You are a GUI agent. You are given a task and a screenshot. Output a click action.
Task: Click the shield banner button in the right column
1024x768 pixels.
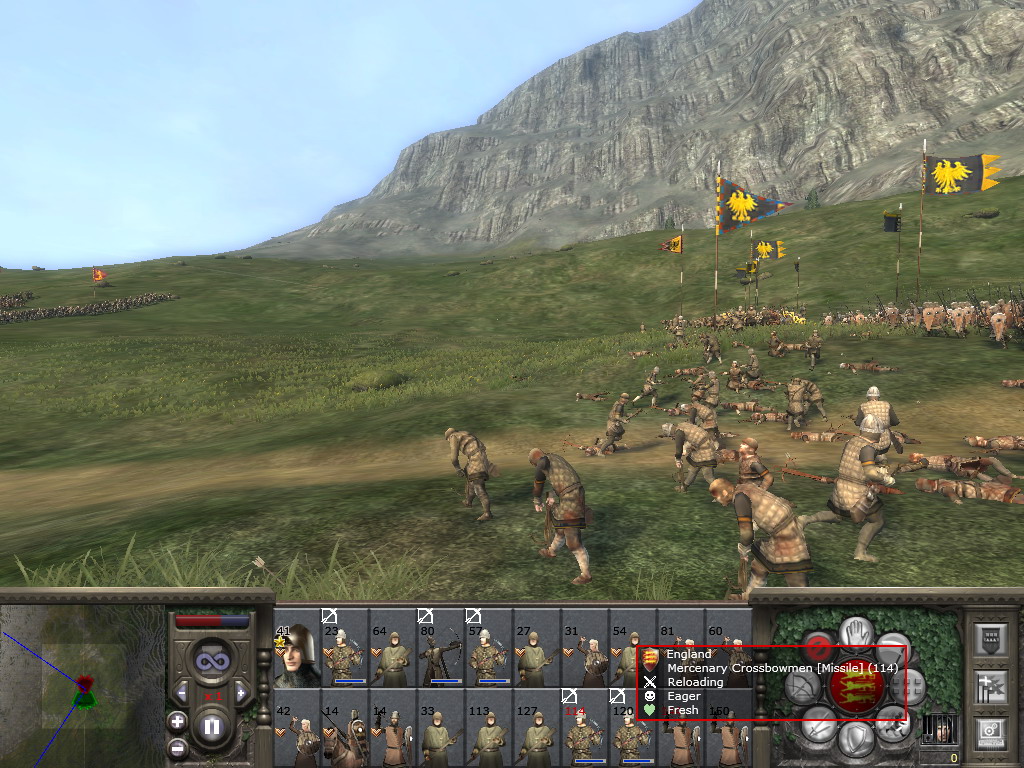[x=990, y=640]
